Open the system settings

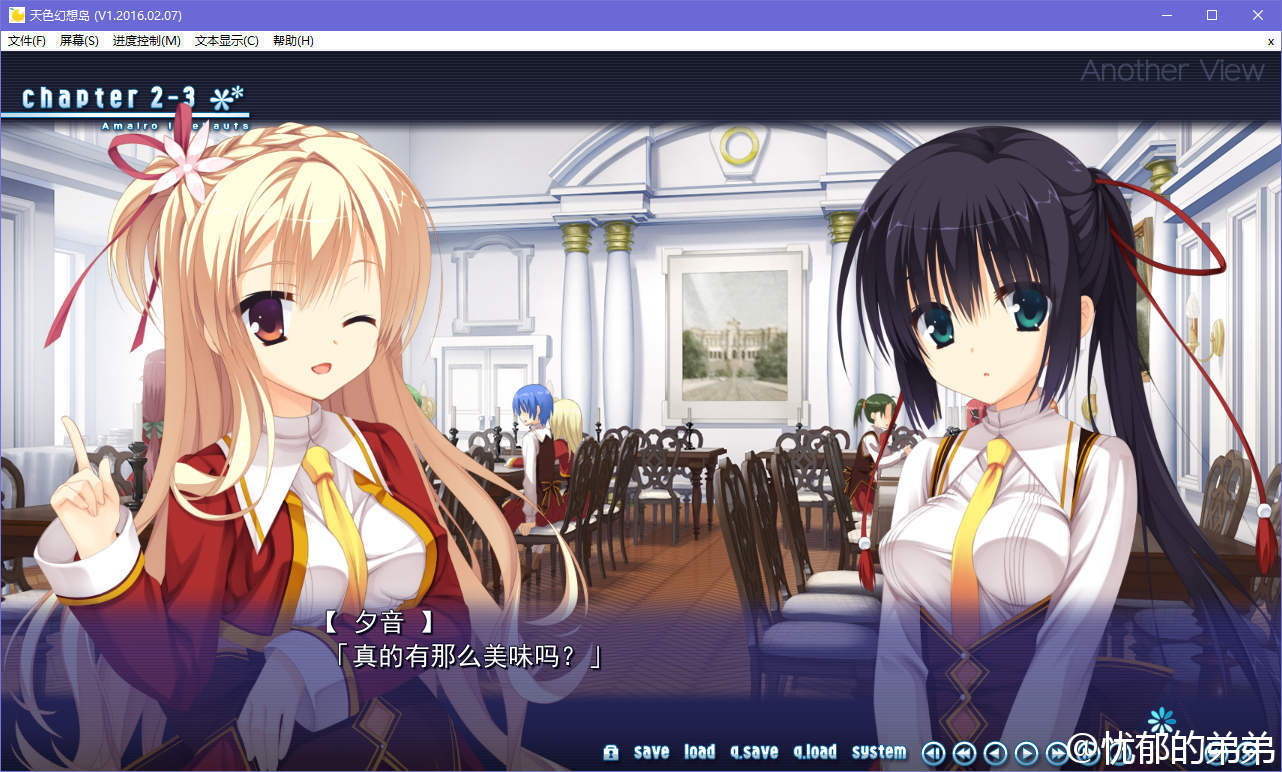click(x=879, y=752)
